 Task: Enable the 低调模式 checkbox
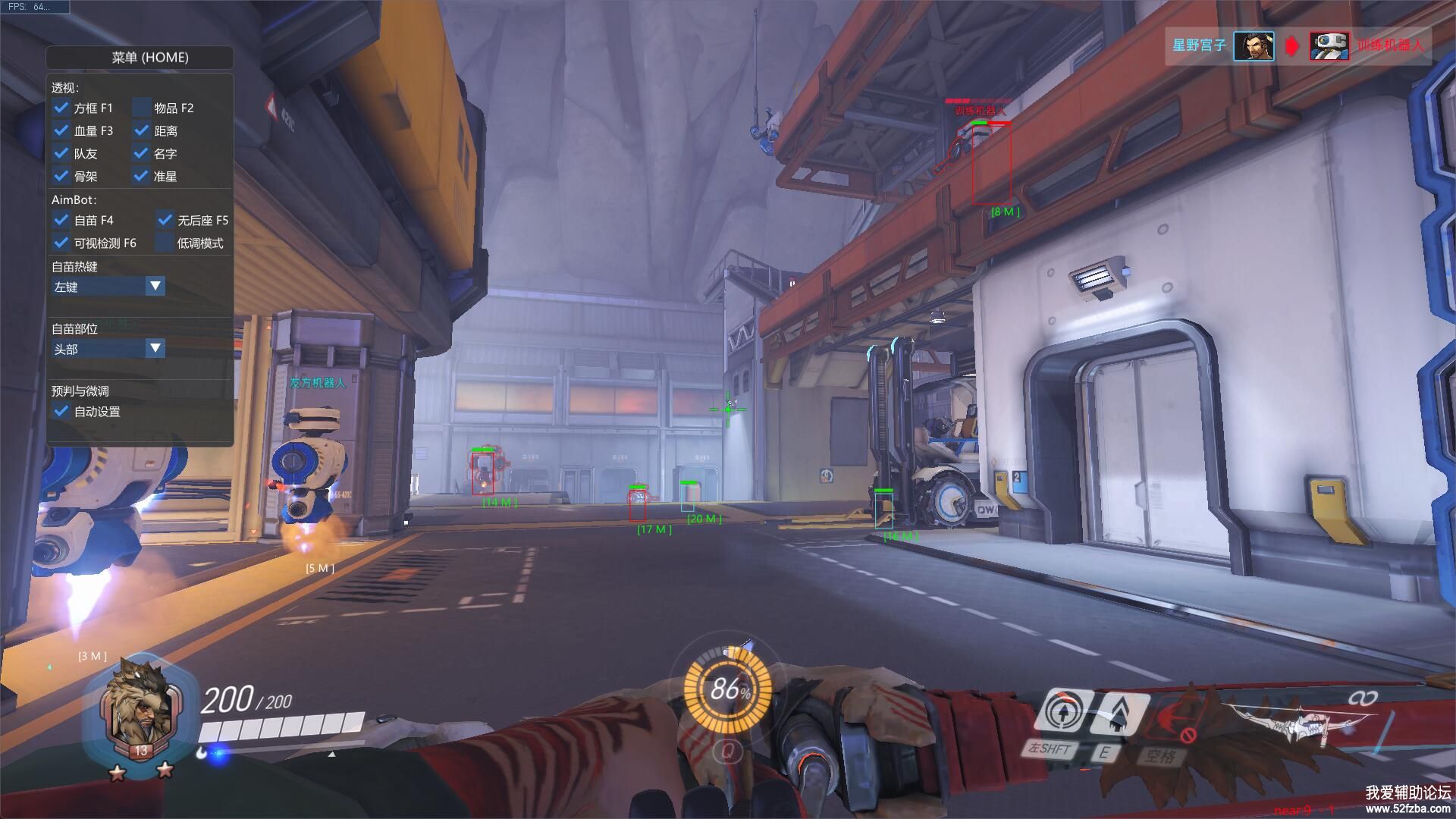click(x=165, y=243)
